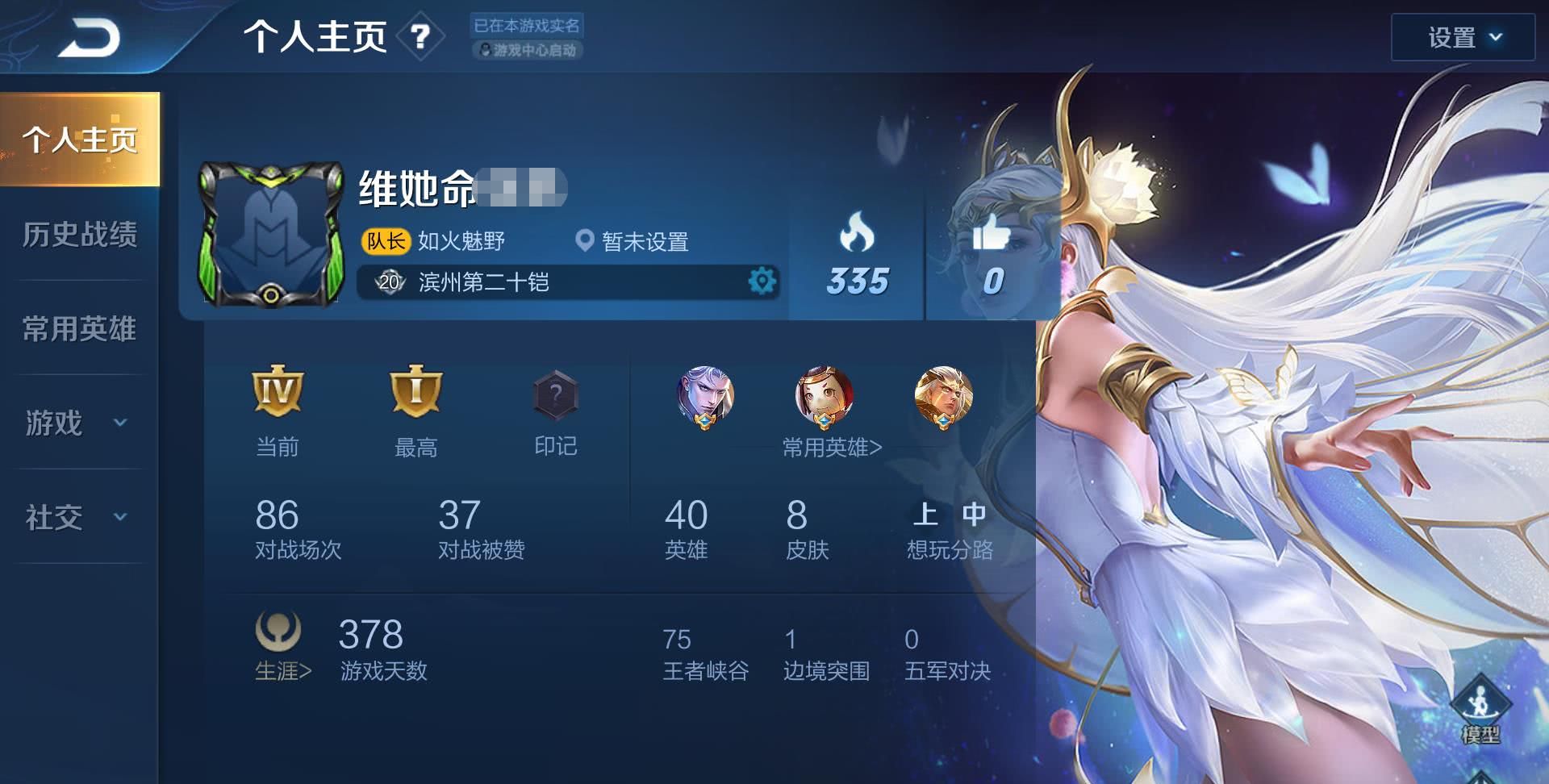Click the location pin beside 暂未设置

(585, 241)
